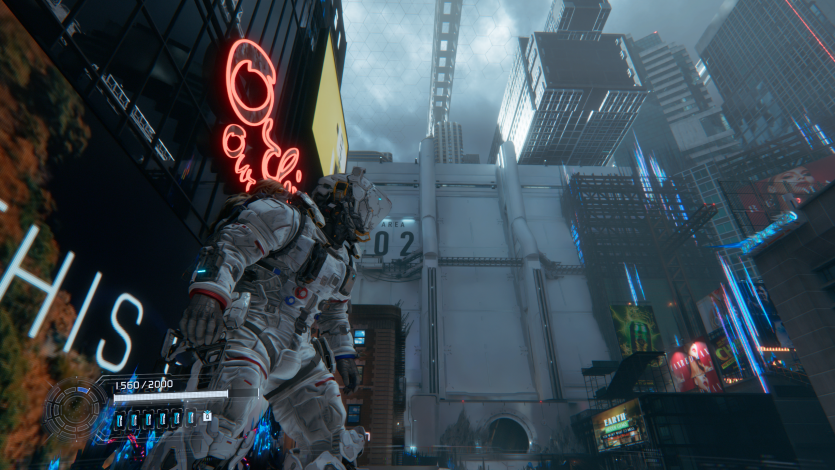The image size is (835, 470).
Task: Select the white icon after the blue cells
Action: click(x=206, y=416)
